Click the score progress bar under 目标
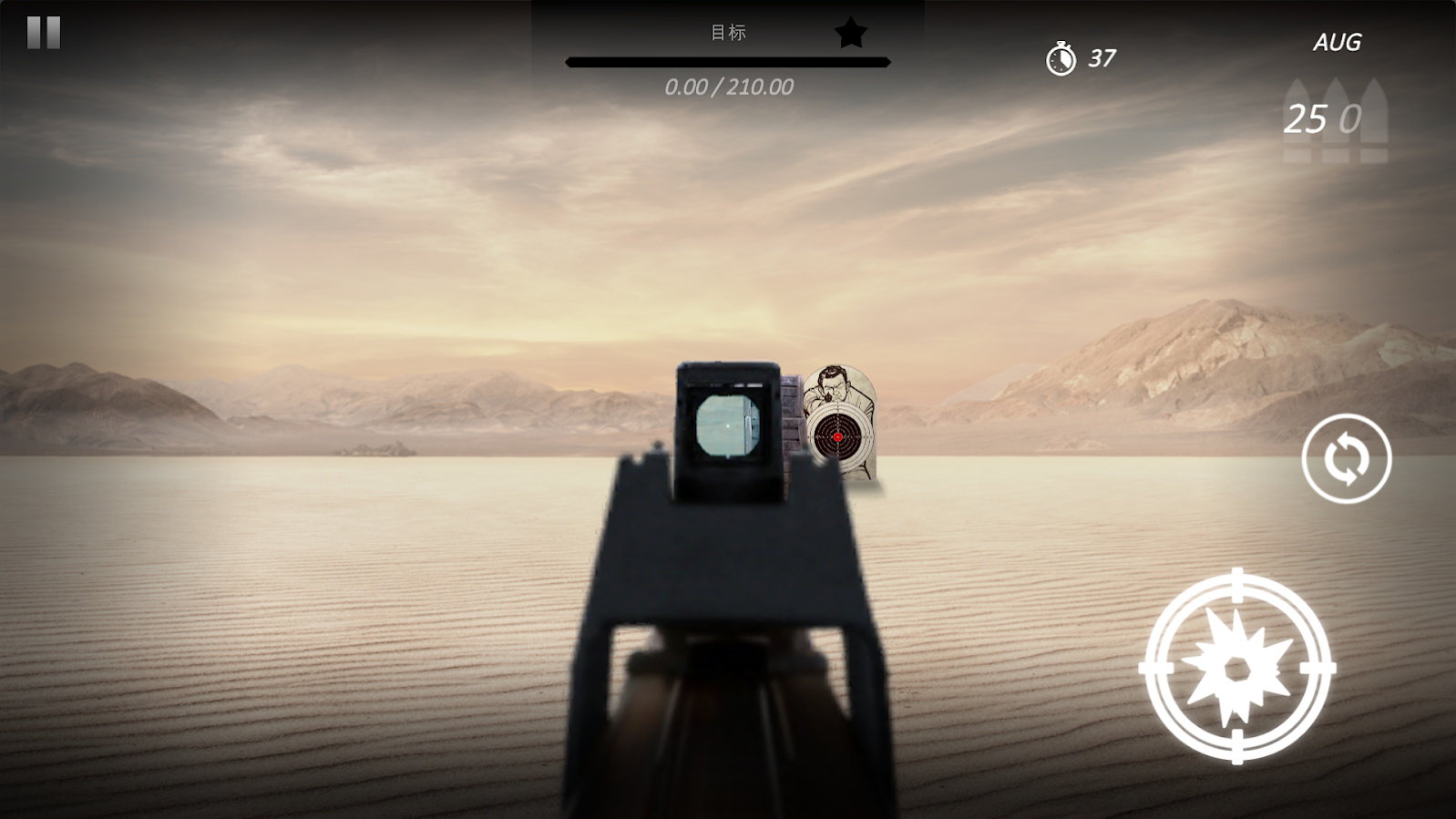This screenshot has width=1456, height=819. pos(728,61)
